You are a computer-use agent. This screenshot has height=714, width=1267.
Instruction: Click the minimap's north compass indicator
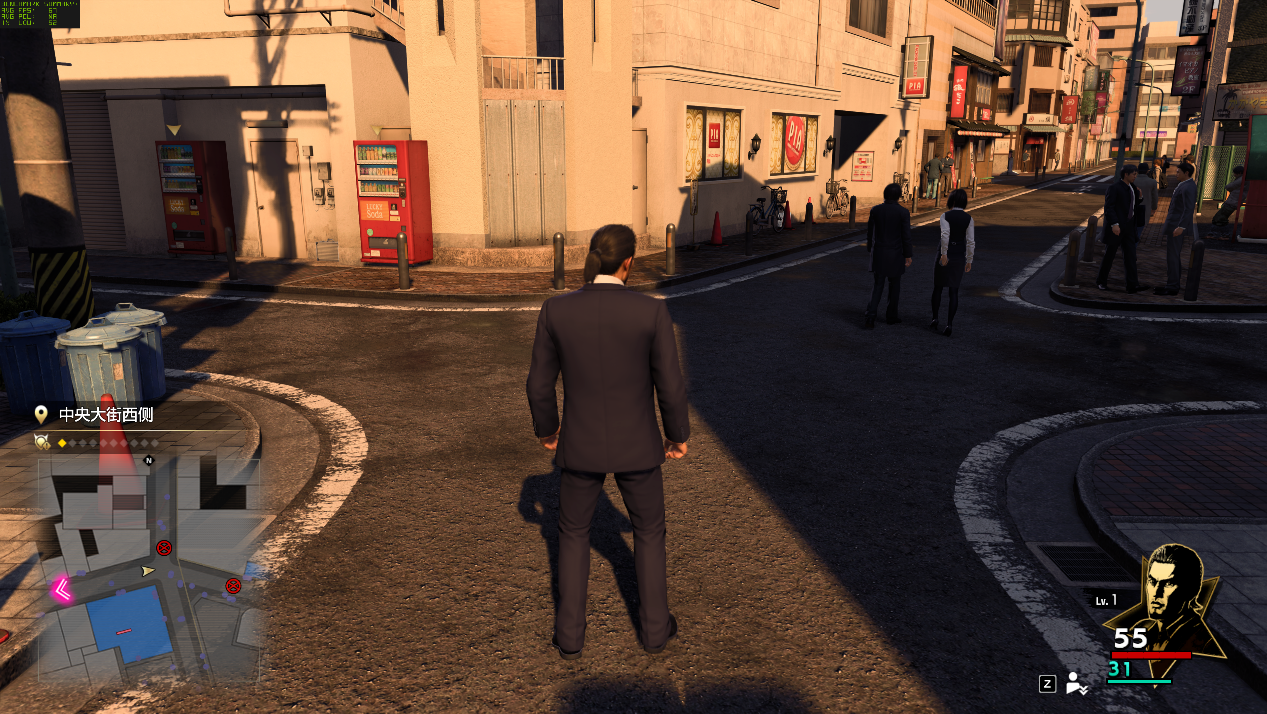coord(149,461)
